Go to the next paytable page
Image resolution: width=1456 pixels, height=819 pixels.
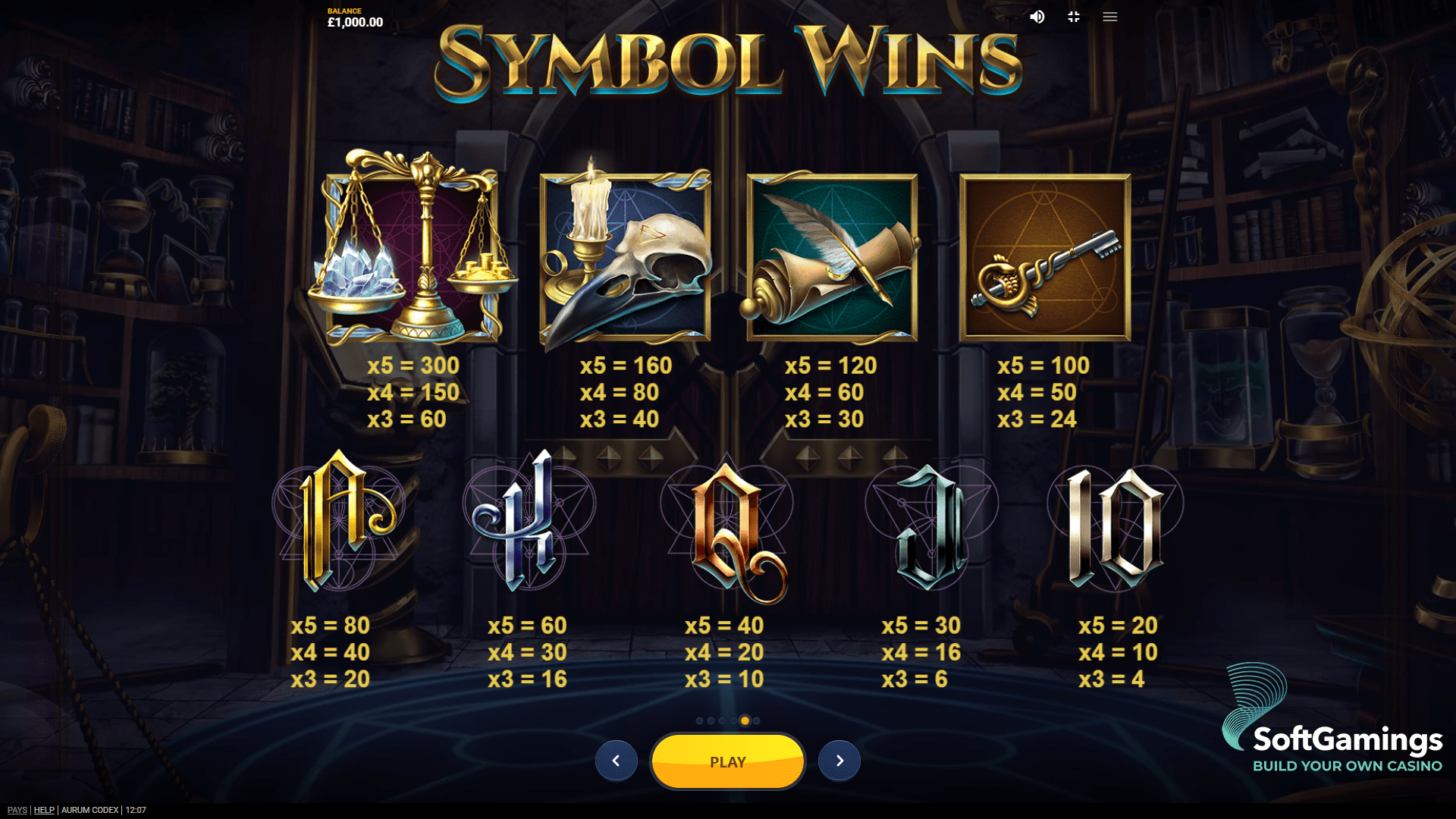point(839,761)
